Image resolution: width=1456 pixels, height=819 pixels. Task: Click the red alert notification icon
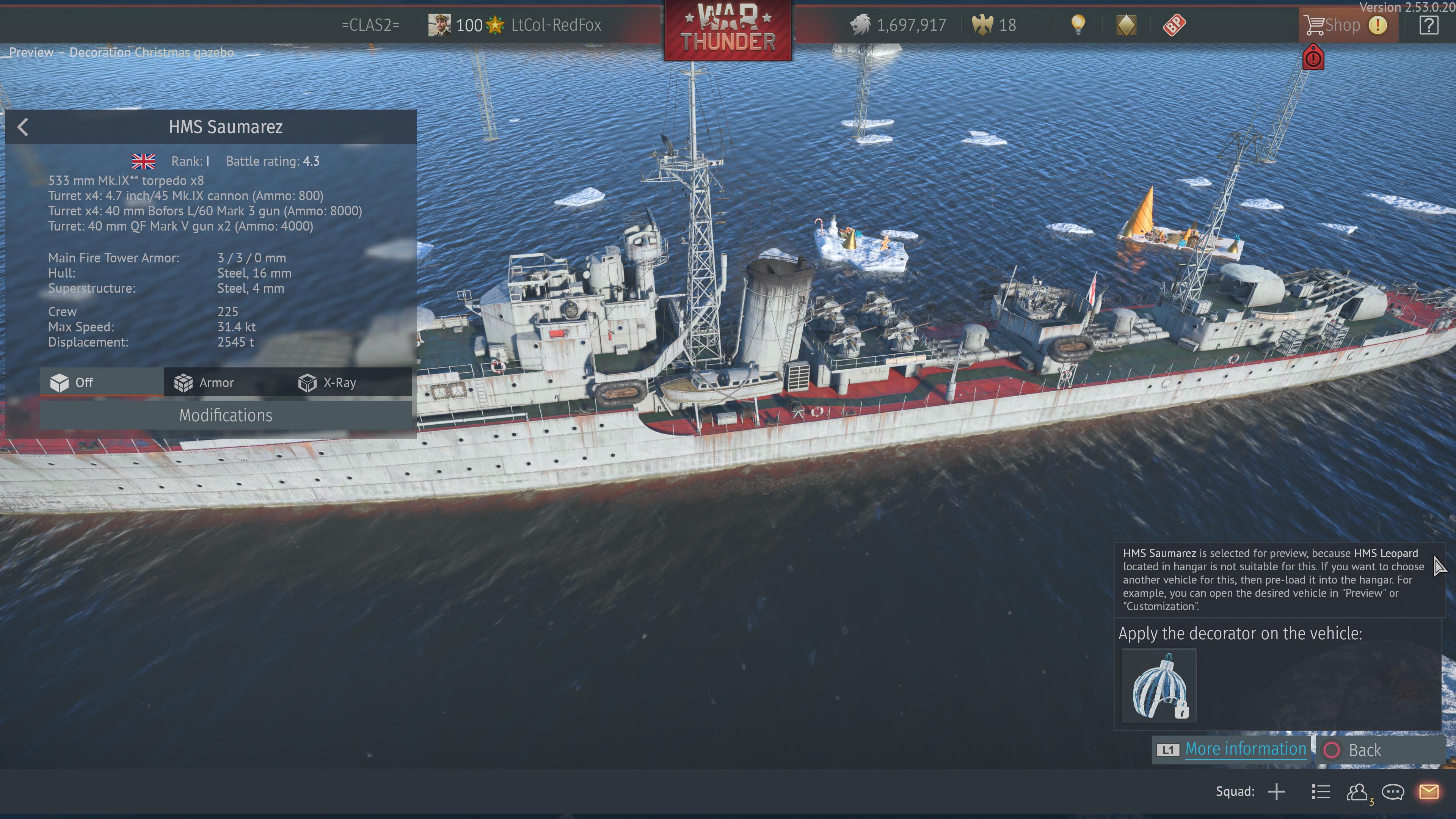pos(1313,58)
